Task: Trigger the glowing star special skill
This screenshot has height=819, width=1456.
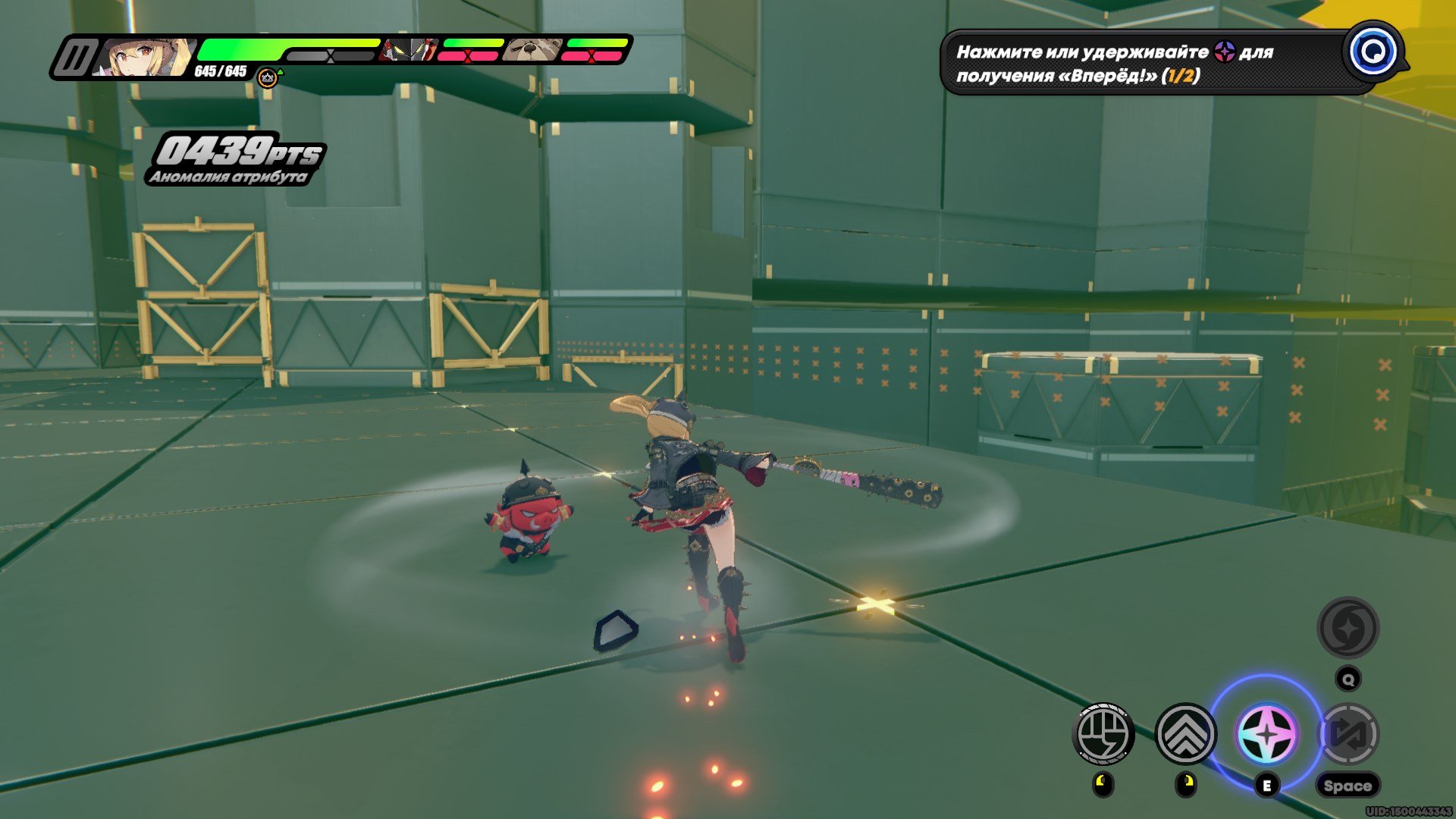Action: pyautogui.click(x=1266, y=734)
